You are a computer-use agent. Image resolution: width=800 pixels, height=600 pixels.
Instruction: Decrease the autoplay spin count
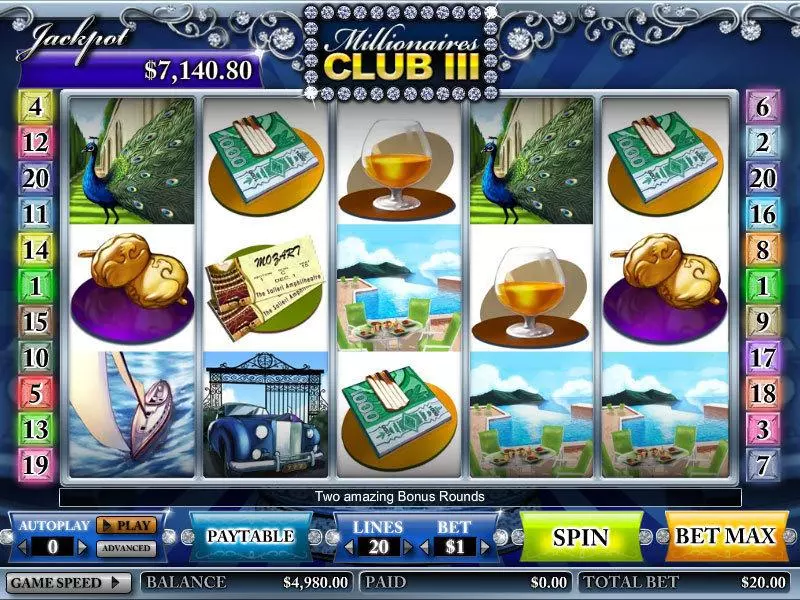tap(21, 547)
